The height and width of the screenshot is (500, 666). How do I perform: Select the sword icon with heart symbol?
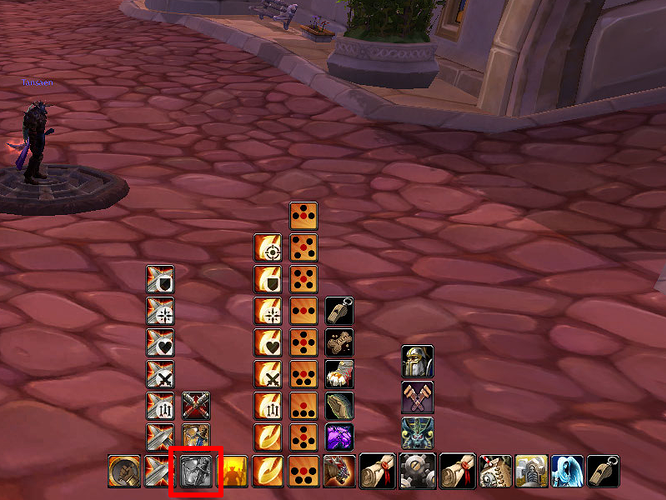pos(160,343)
